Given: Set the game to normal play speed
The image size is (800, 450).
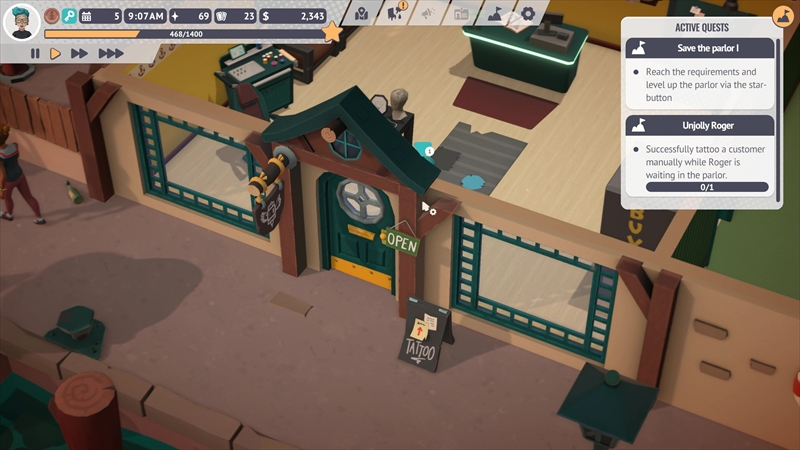Looking at the screenshot, I should [56, 53].
